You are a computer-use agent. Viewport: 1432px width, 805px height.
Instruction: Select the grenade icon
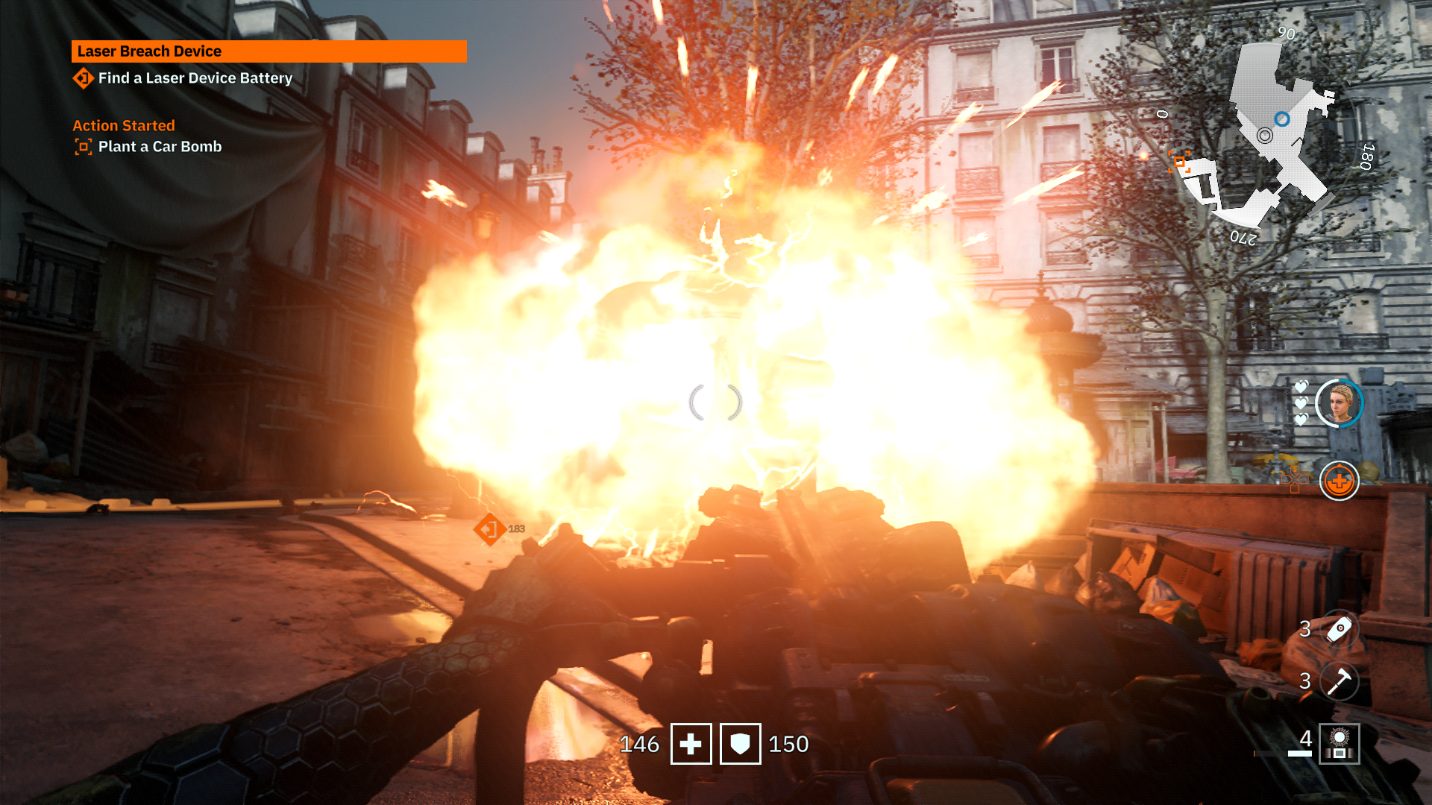tap(1338, 629)
